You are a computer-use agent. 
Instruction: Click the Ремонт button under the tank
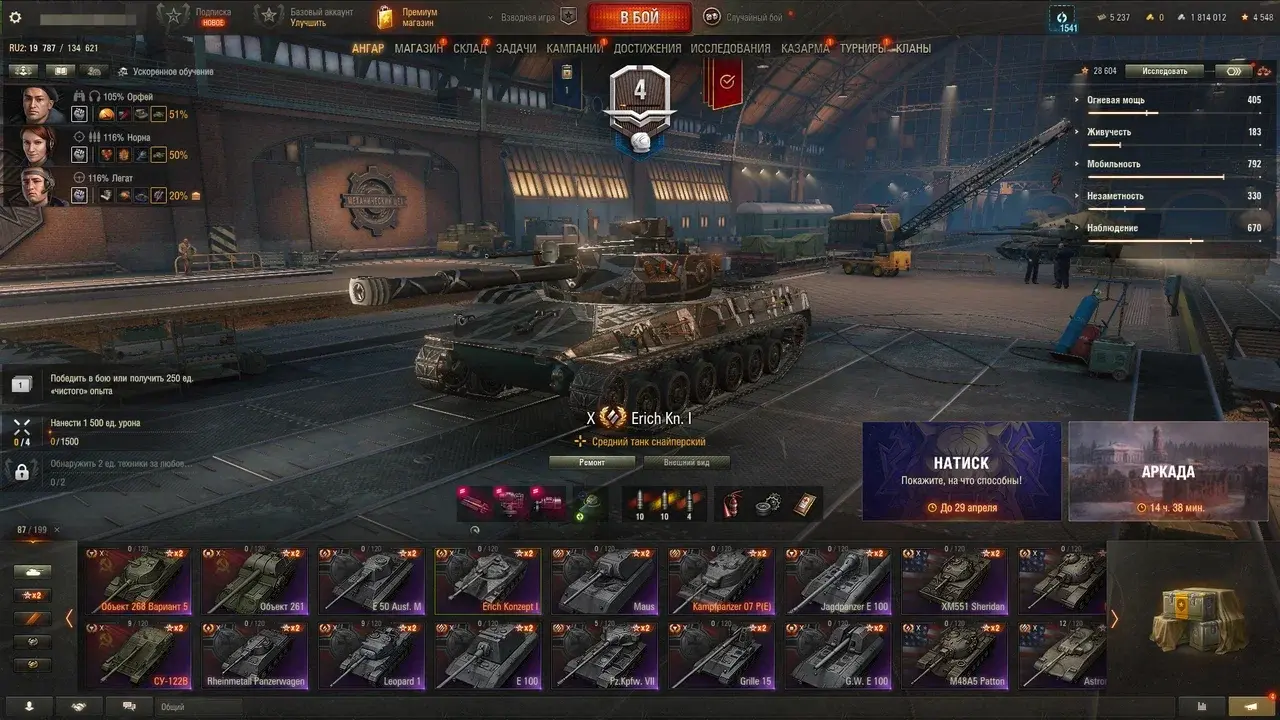[x=592, y=462]
